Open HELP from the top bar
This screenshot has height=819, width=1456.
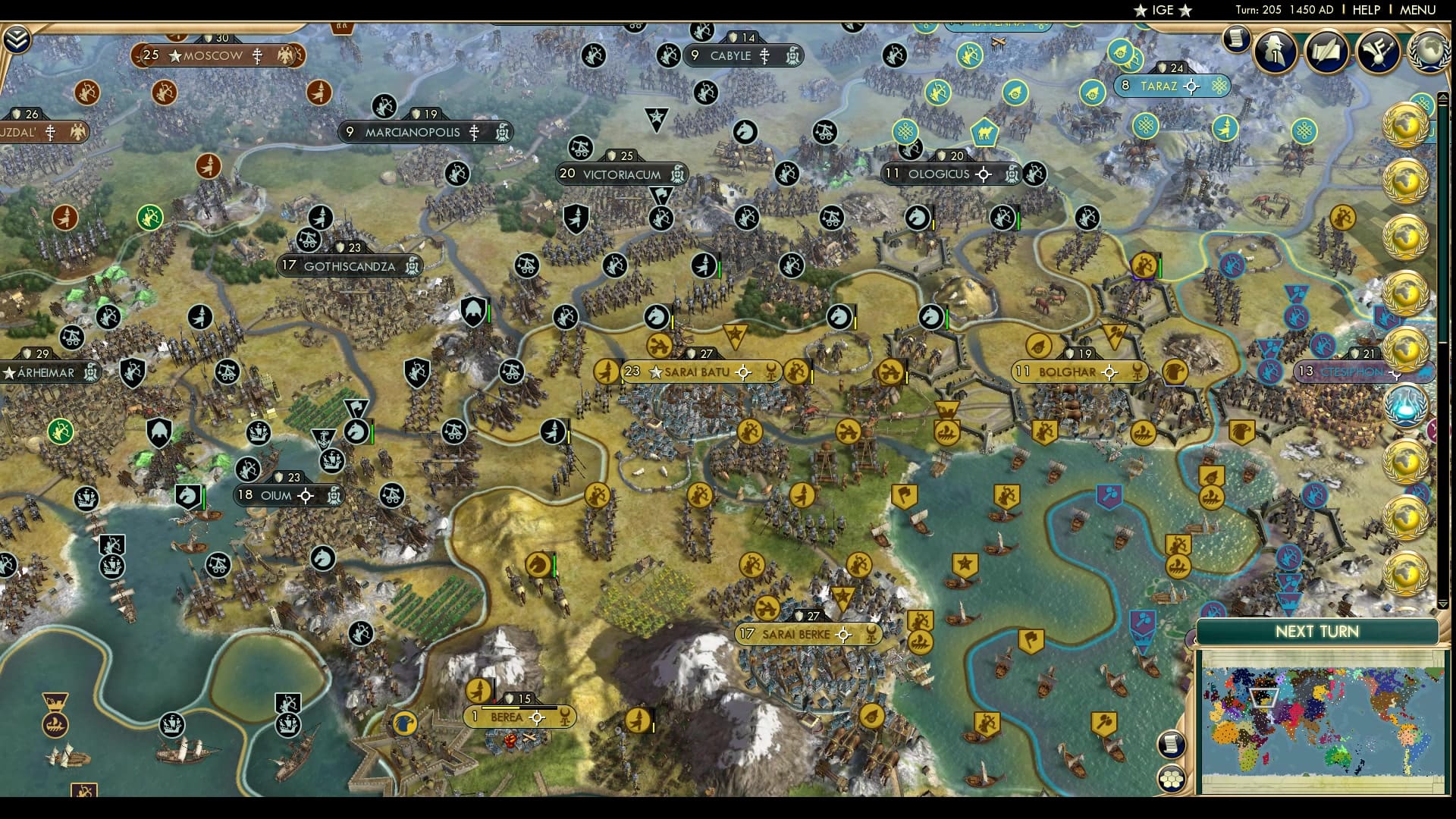click(x=1365, y=10)
